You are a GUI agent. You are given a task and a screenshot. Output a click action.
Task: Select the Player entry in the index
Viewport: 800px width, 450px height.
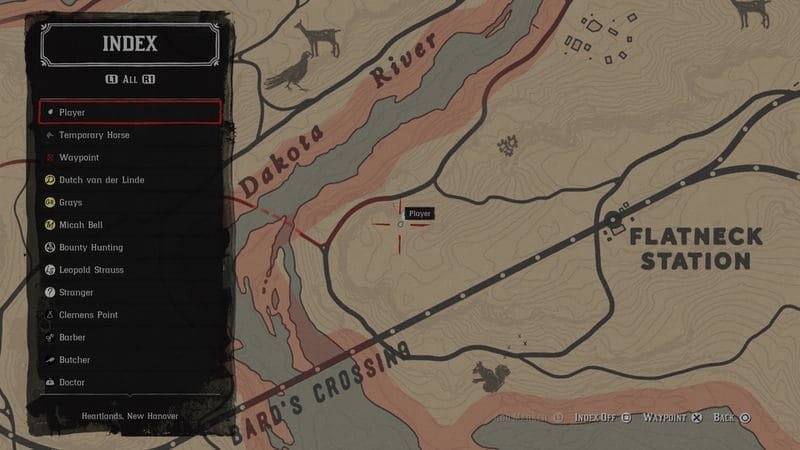pos(130,112)
